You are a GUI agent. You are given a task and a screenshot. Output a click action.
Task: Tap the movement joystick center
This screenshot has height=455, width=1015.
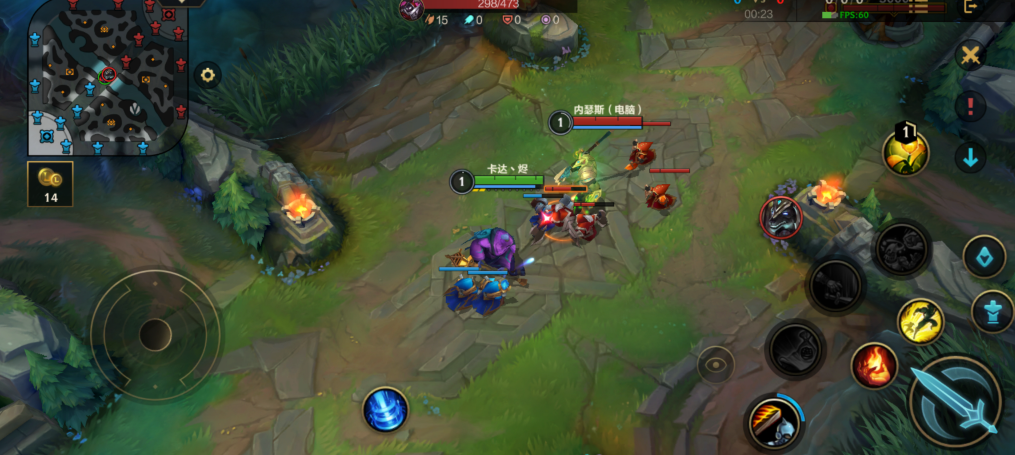click(155, 333)
